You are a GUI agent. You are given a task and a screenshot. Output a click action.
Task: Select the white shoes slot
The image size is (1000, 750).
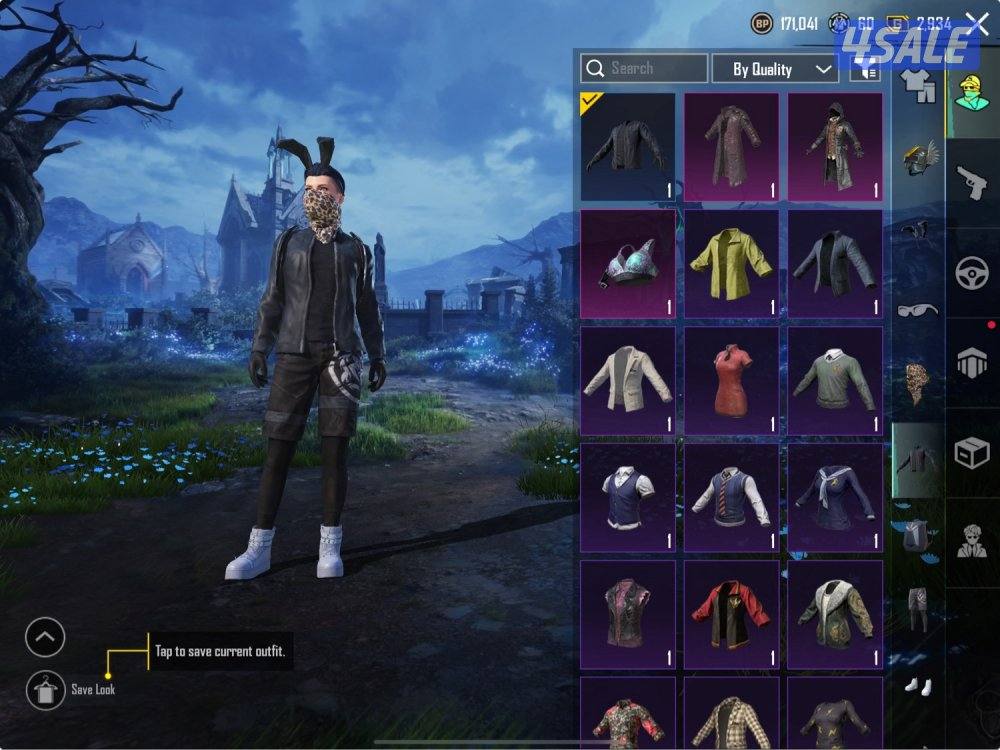(x=917, y=686)
